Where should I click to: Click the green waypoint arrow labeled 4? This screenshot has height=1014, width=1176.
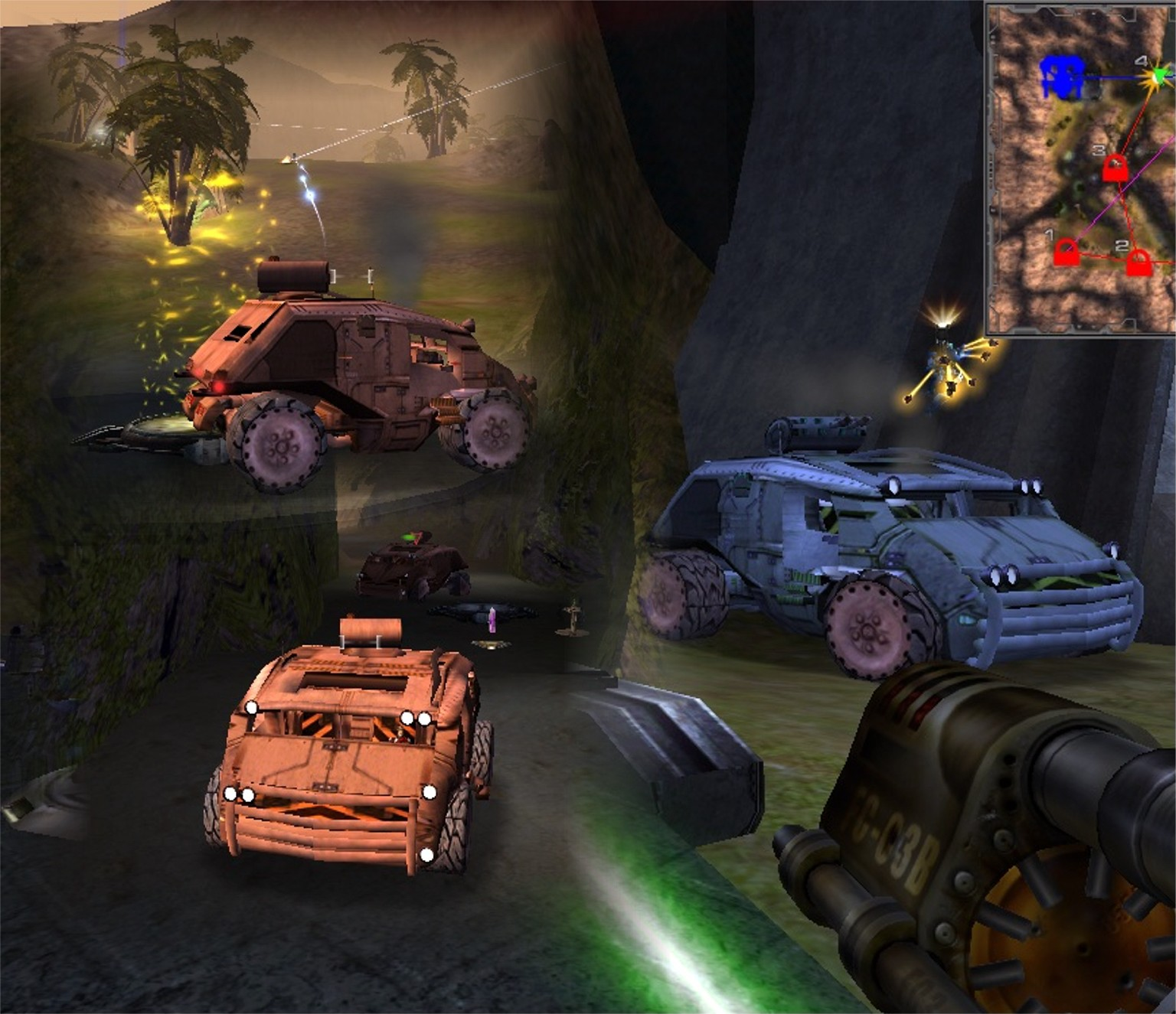[x=1161, y=73]
